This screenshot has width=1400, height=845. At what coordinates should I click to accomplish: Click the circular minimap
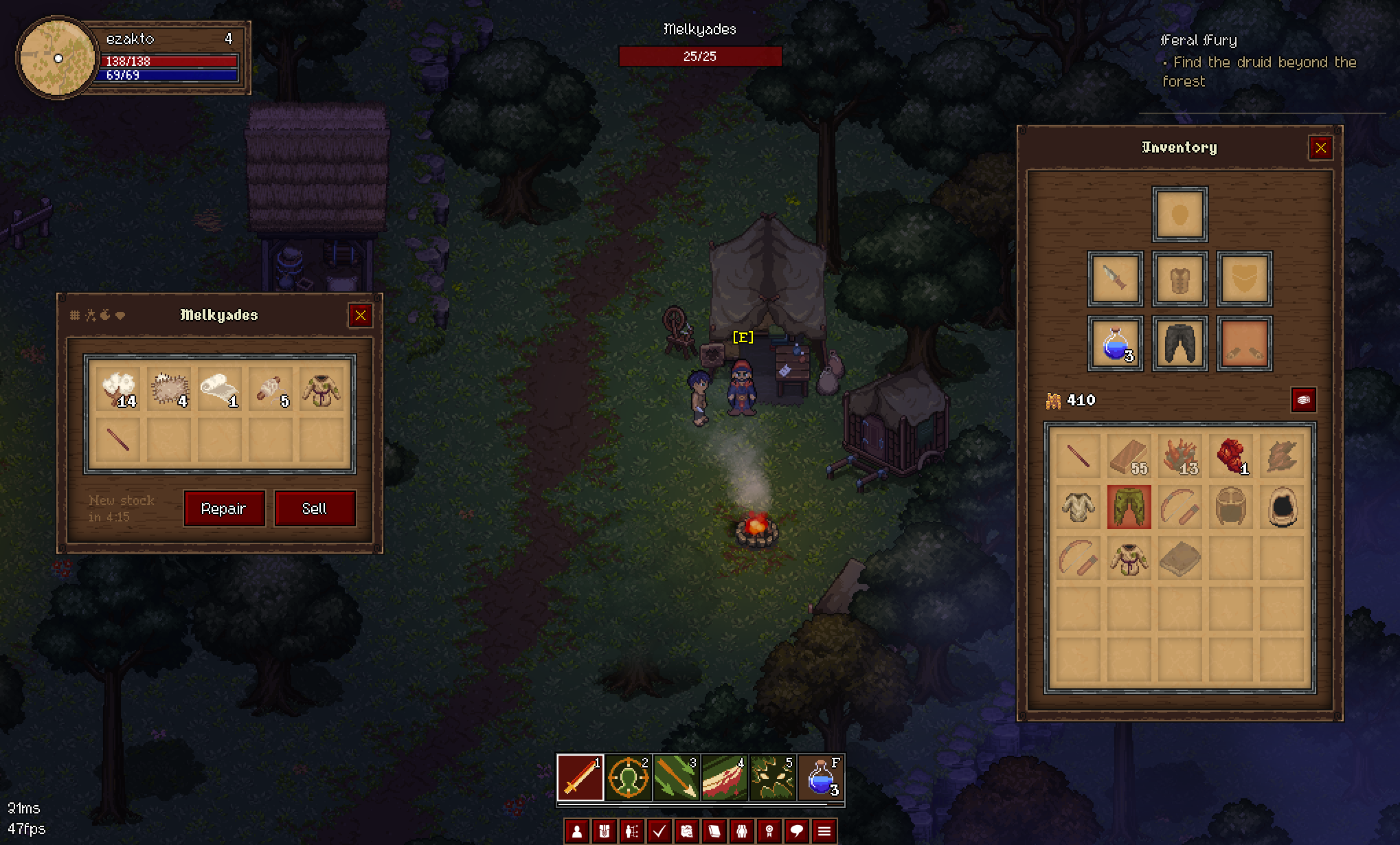tap(58, 58)
